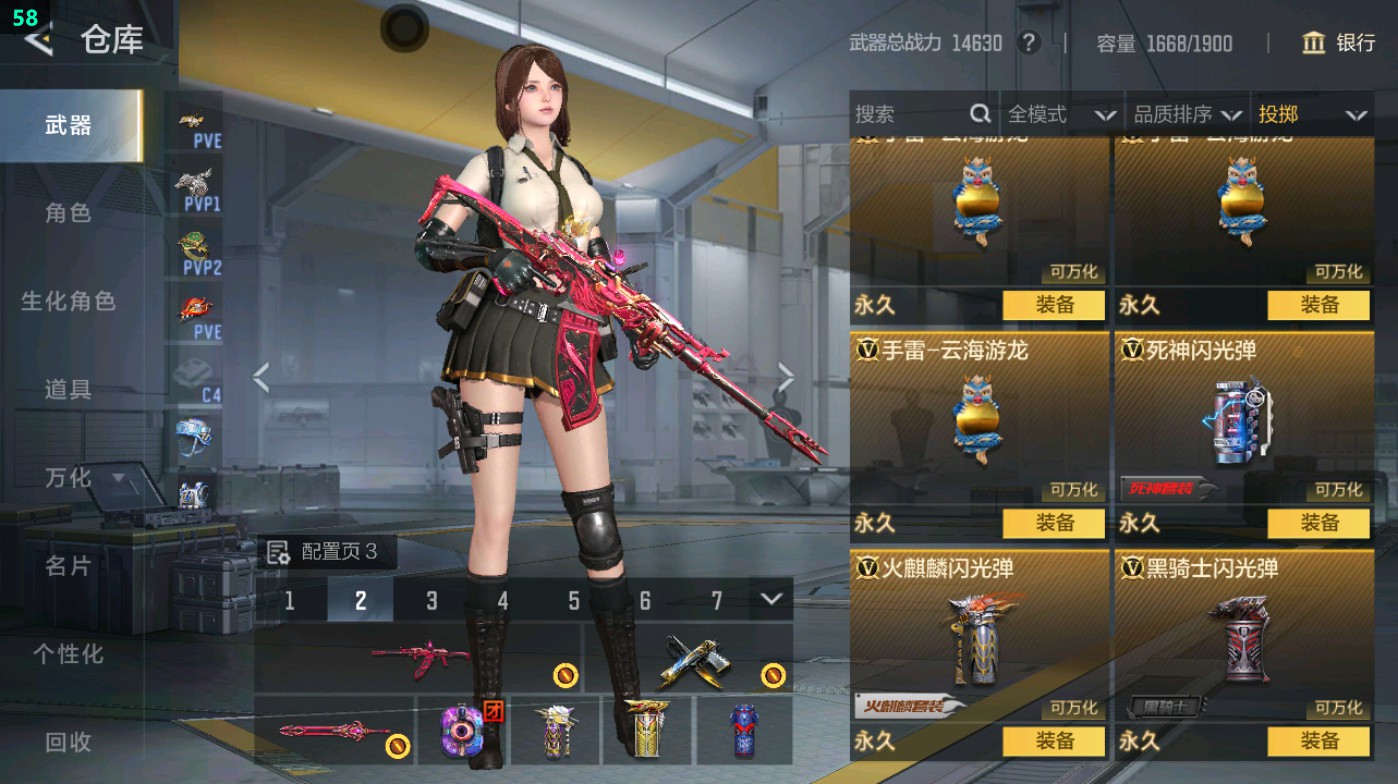1398x784 pixels.
Task: Open the 全模式 mode dropdown
Action: (x=1060, y=115)
